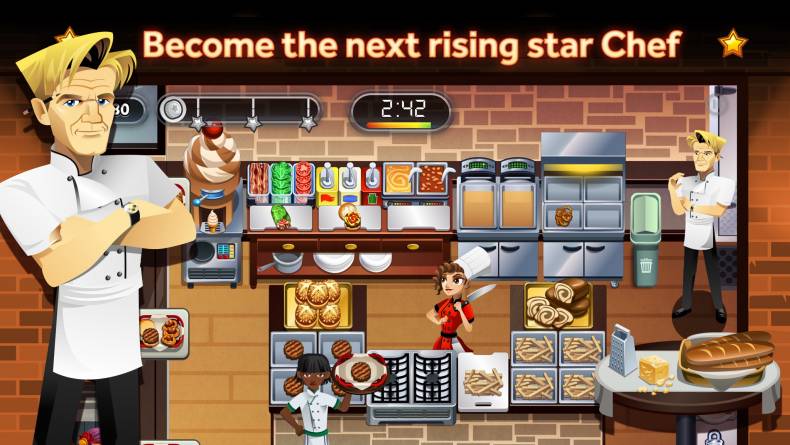
Task: Select the cheese grater
Action: point(624,348)
